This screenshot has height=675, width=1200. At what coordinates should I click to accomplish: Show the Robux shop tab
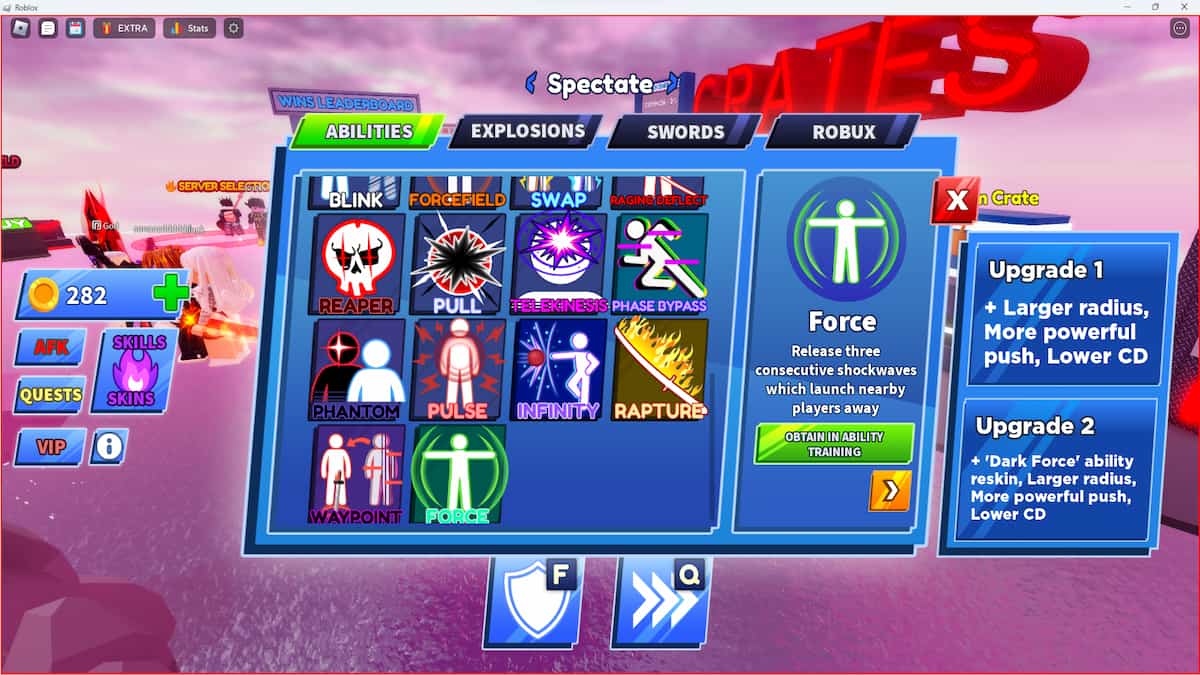point(843,132)
